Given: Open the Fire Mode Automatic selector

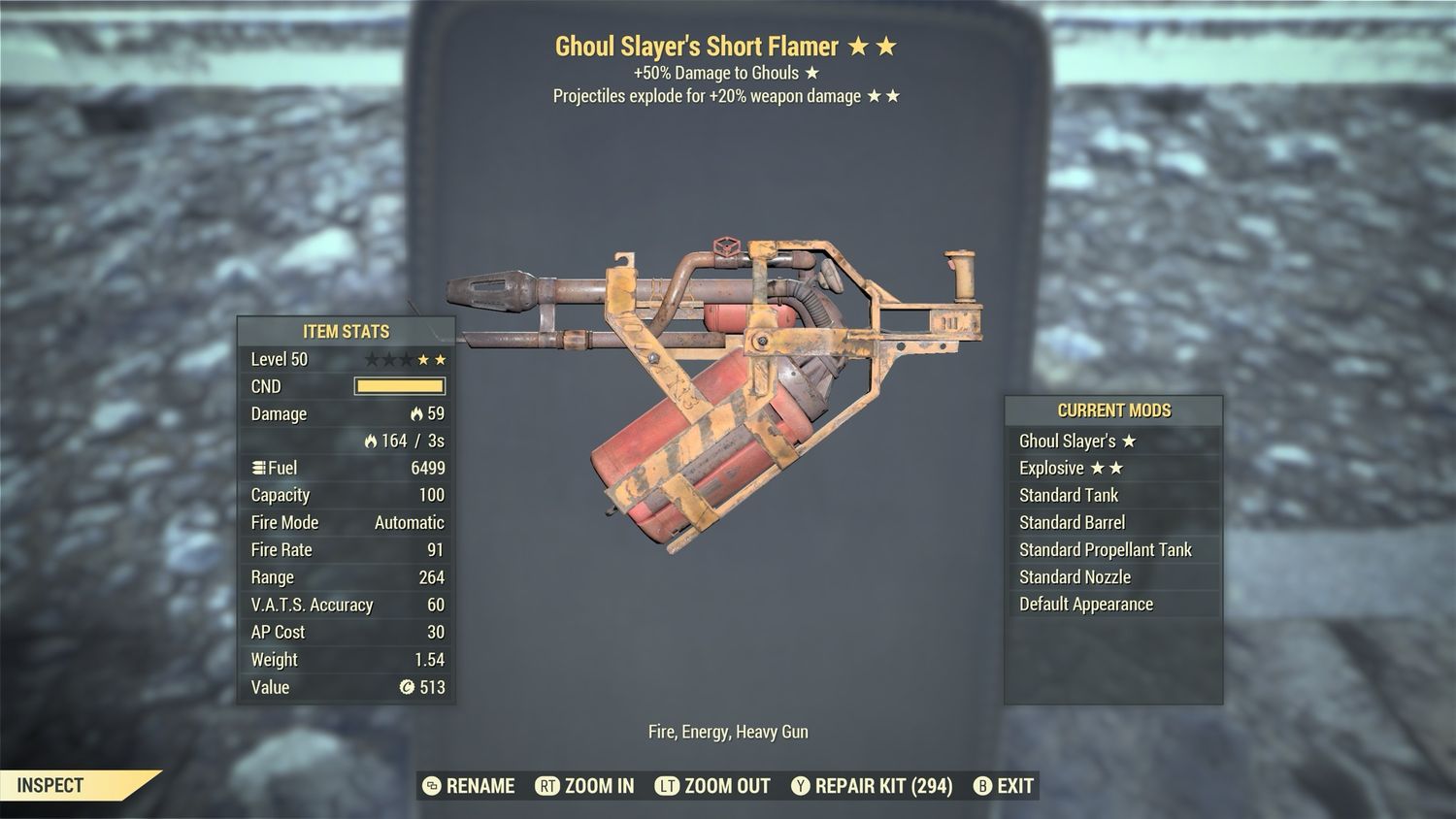Looking at the screenshot, I should click(x=409, y=522).
